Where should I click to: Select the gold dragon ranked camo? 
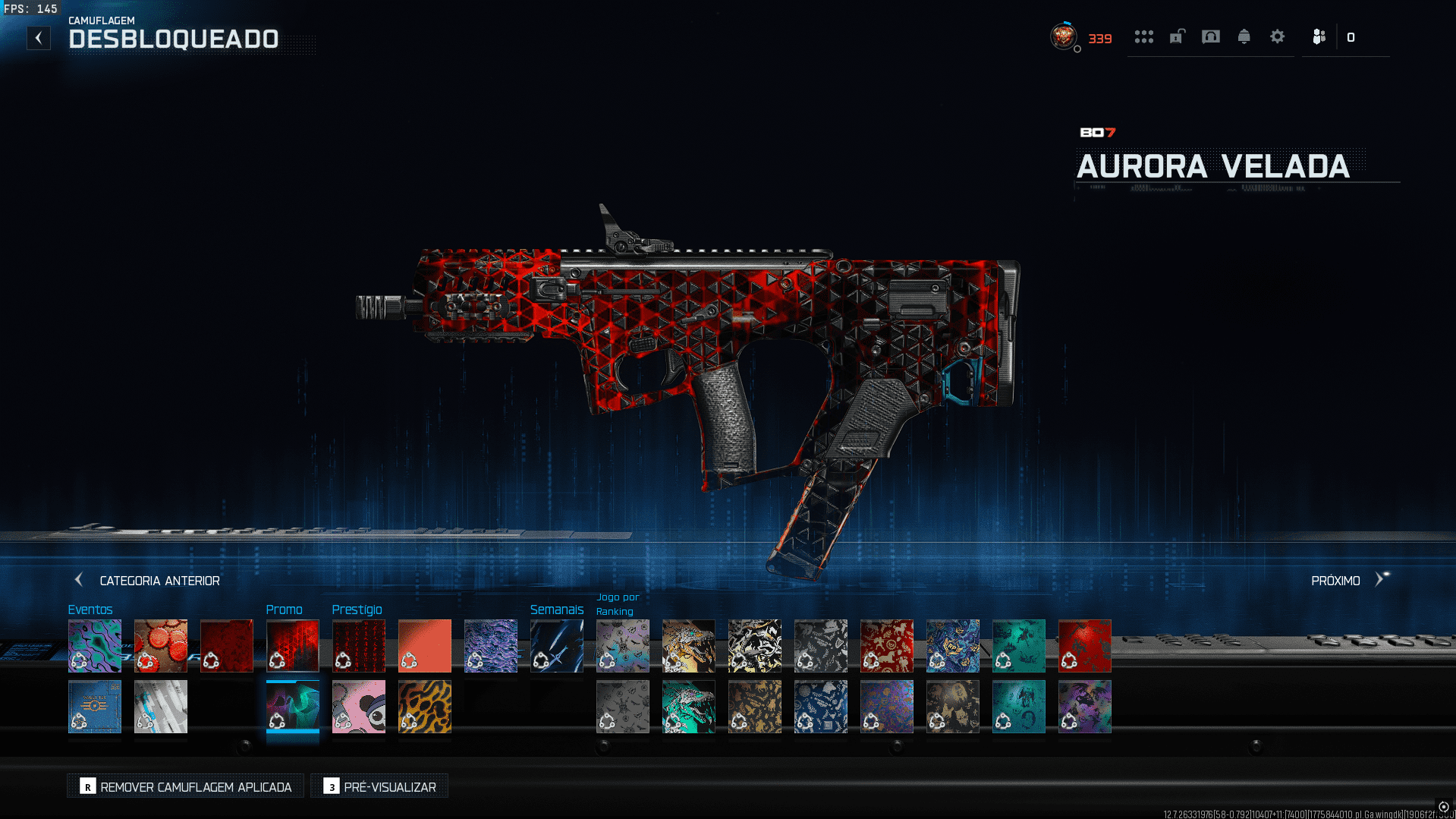point(689,646)
